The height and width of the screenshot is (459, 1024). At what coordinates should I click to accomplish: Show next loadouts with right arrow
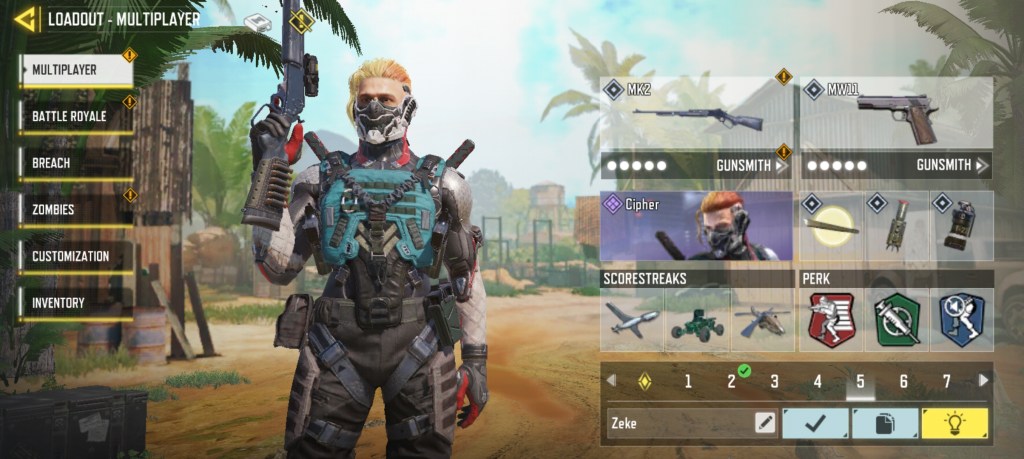[984, 380]
